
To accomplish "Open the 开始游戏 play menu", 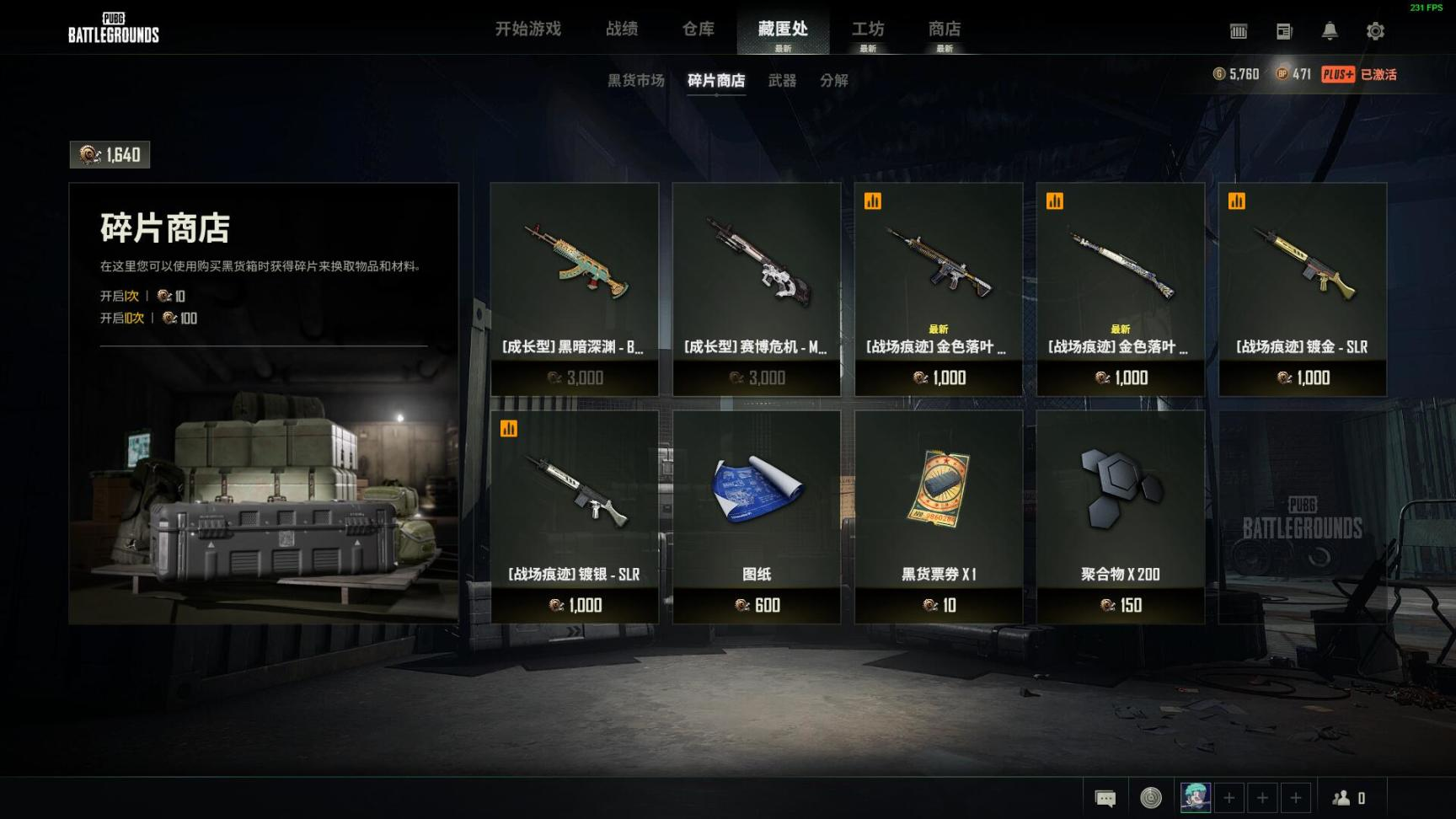I will 527,29.
